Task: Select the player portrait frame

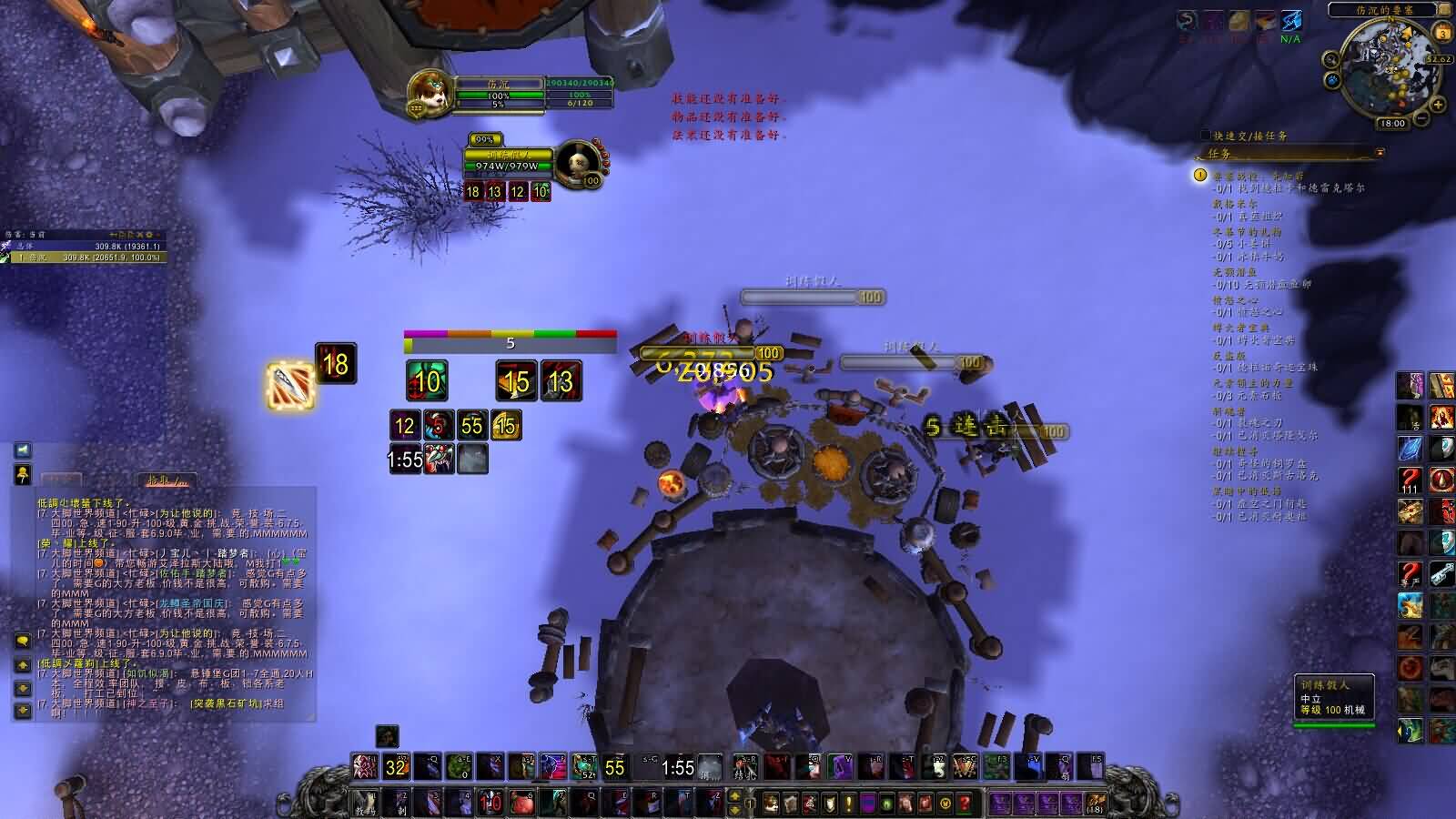Action: (x=430, y=92)
